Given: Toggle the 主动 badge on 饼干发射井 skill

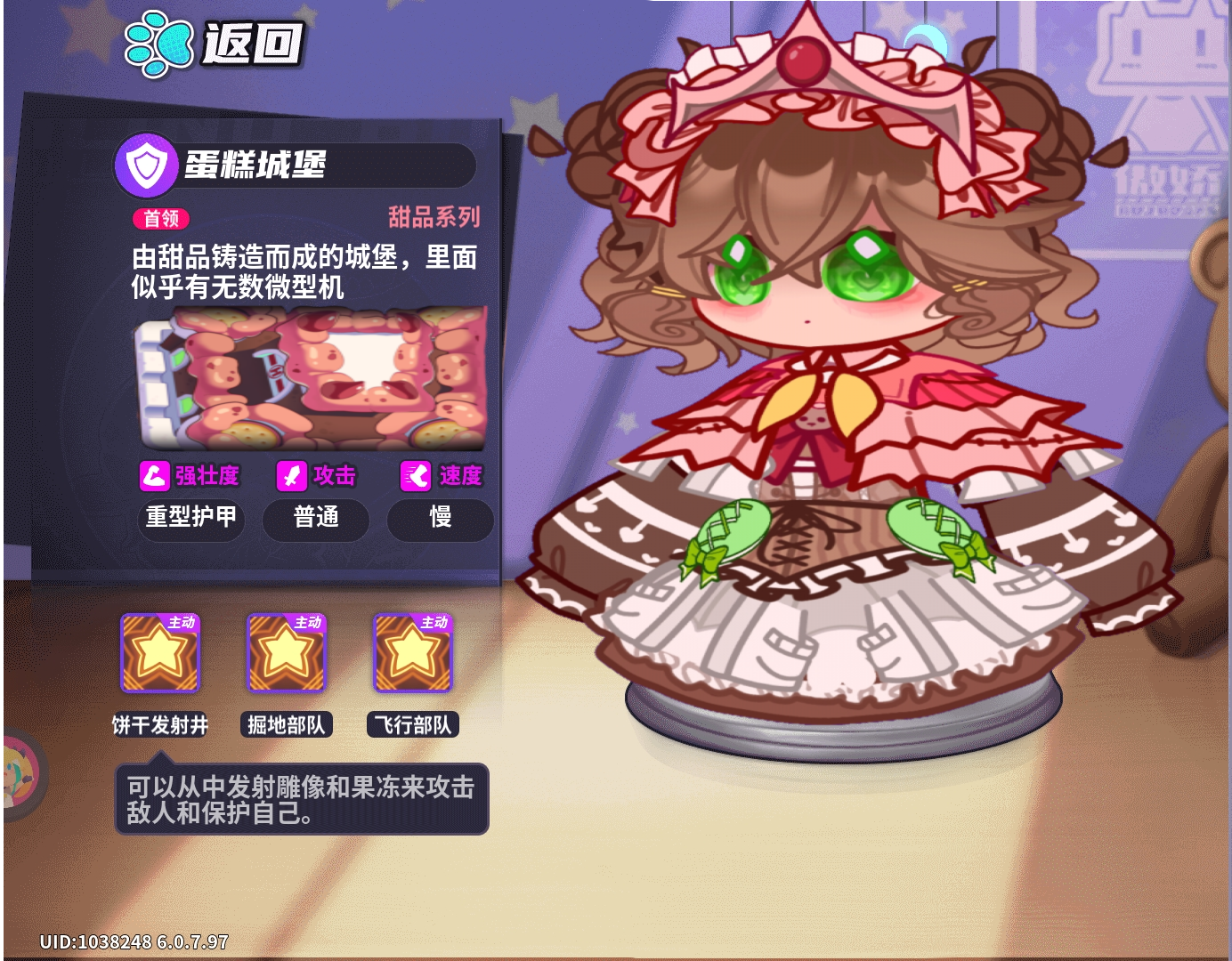Looking at the screenshot, I should 181,621.
